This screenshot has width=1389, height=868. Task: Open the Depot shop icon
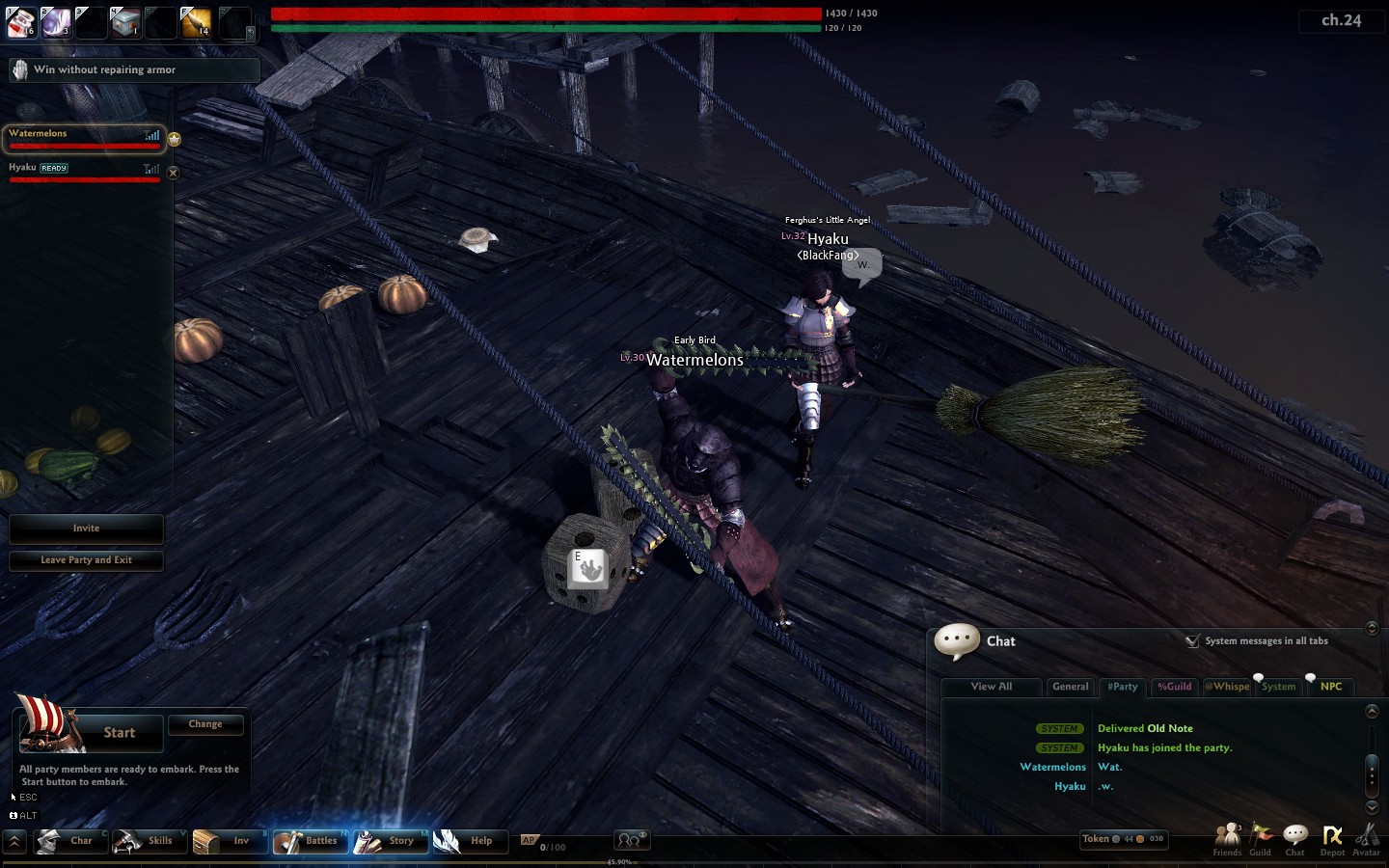[x=1332, y=839]
